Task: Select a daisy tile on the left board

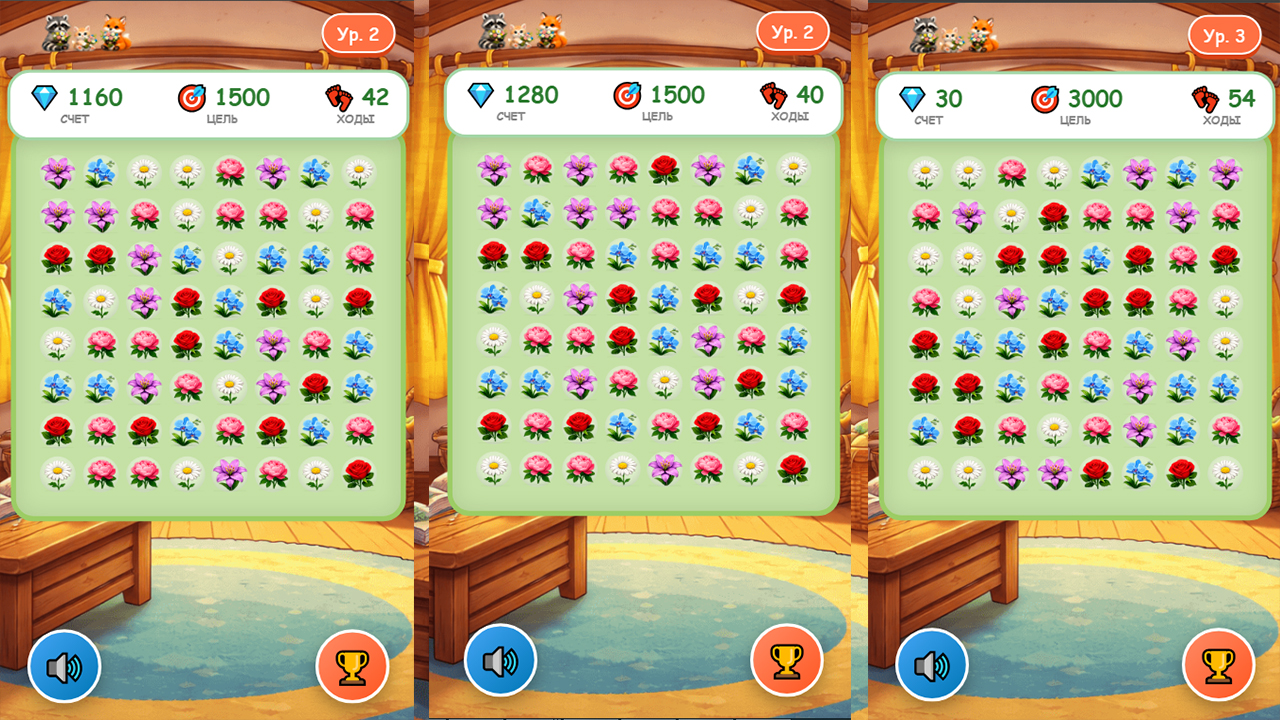Action: coord(143,171)
